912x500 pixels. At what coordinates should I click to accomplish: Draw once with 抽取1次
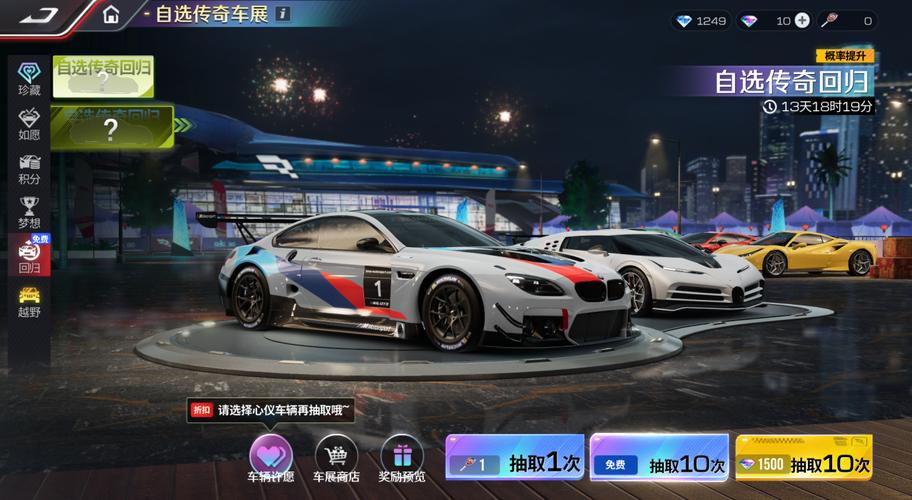tap(514, 463)
